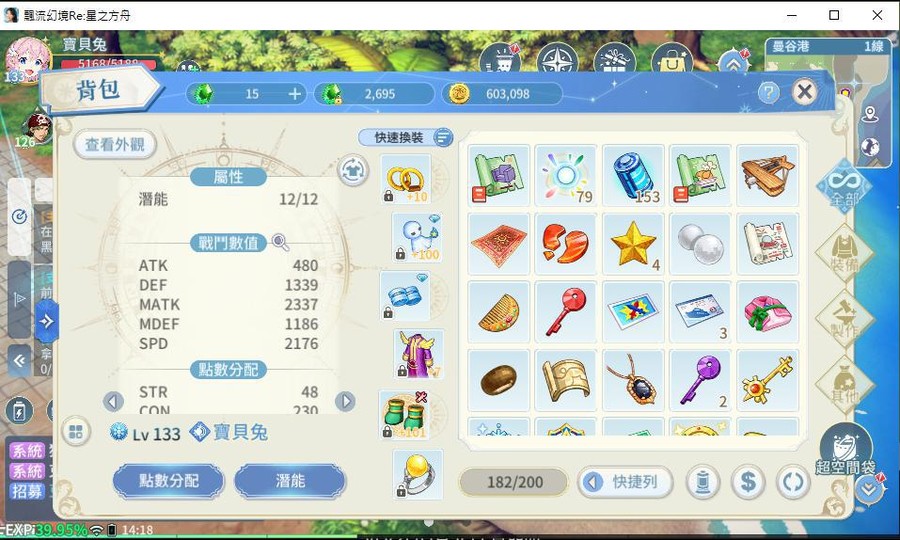Select the equipped green boots slot

[405, 415]
